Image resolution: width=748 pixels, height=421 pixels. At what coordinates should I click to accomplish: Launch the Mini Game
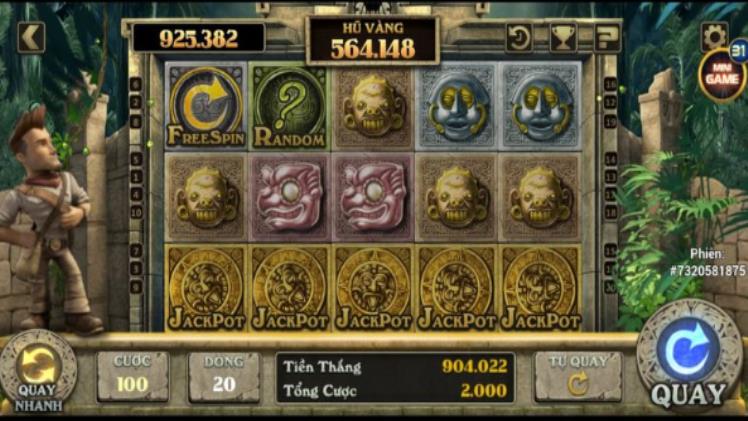pos(722,75)
